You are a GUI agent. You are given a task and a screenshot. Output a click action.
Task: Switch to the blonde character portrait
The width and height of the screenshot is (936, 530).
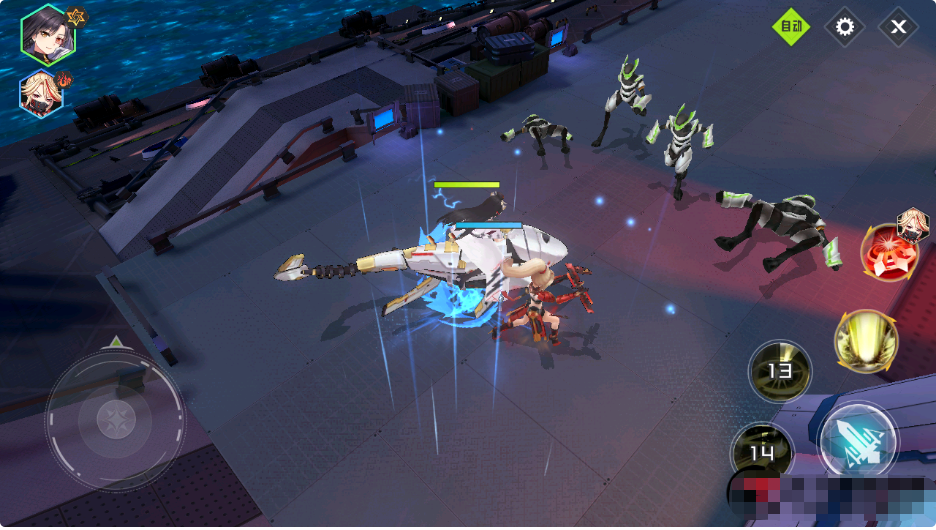(41, 95)
